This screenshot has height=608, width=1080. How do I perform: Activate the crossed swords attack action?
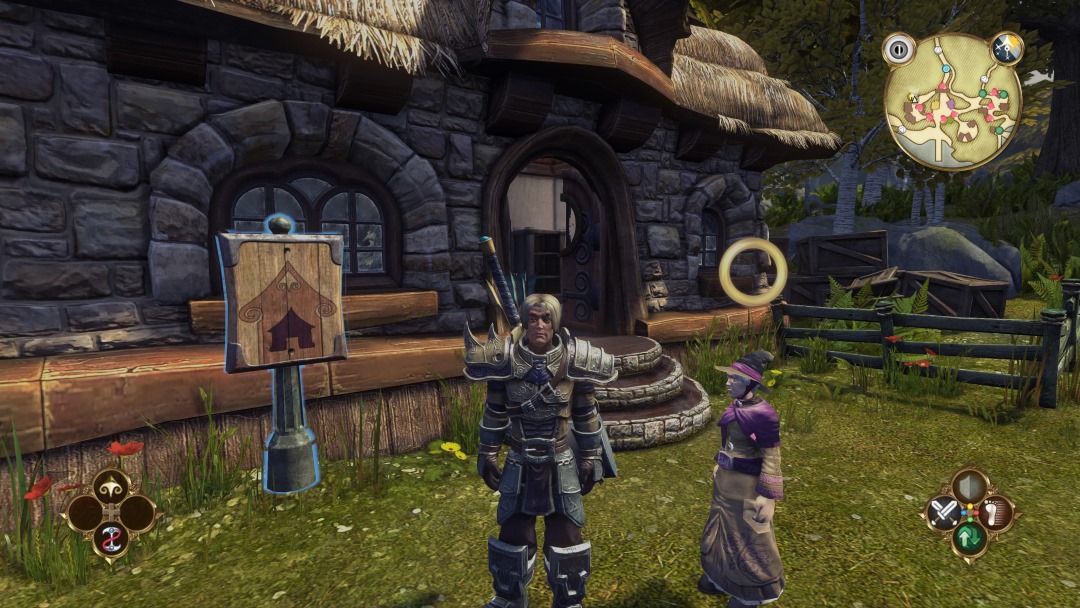point(943,514)
